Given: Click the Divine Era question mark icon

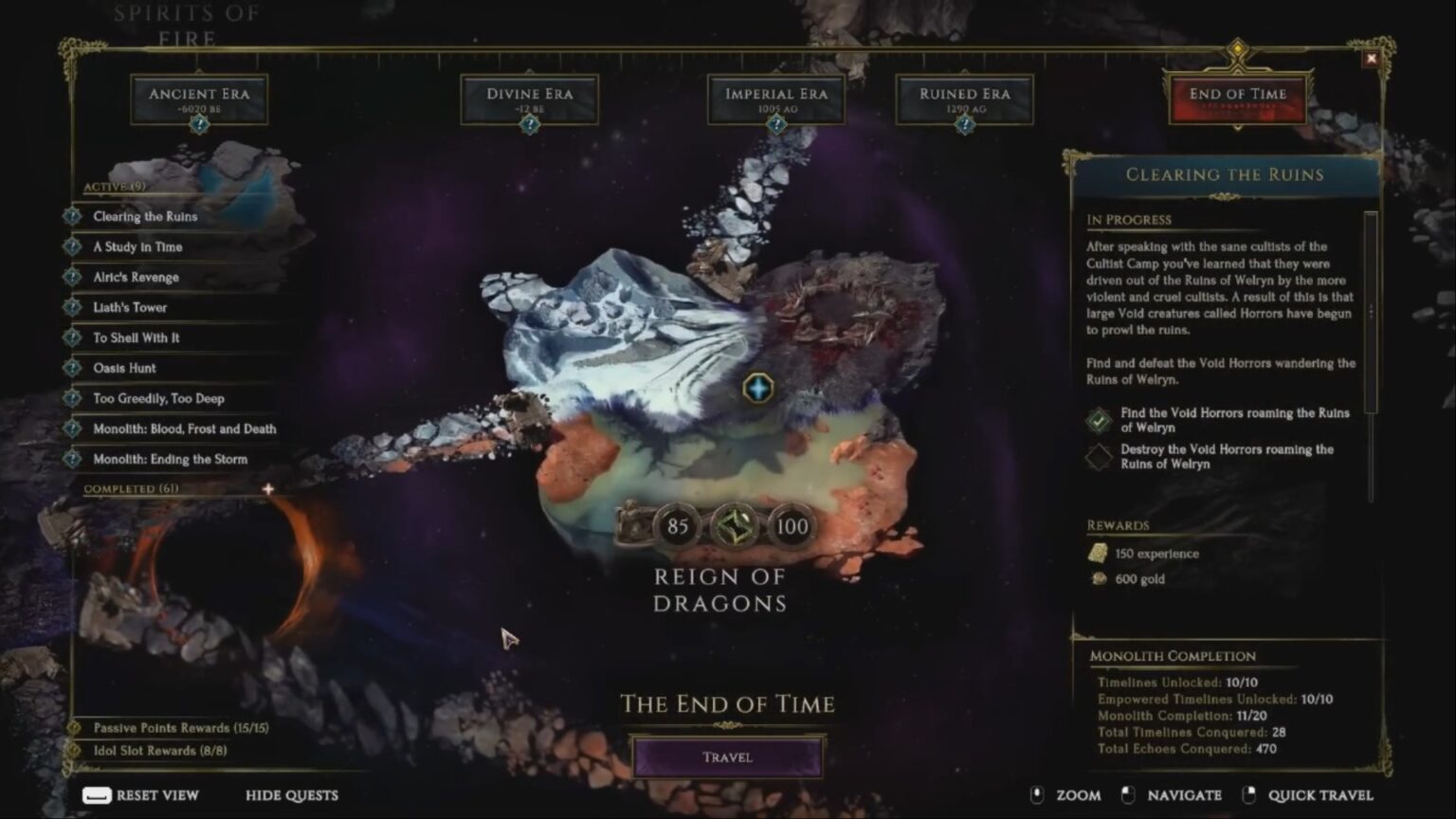Looking at the screenshot, I should [x=529, y=124].
